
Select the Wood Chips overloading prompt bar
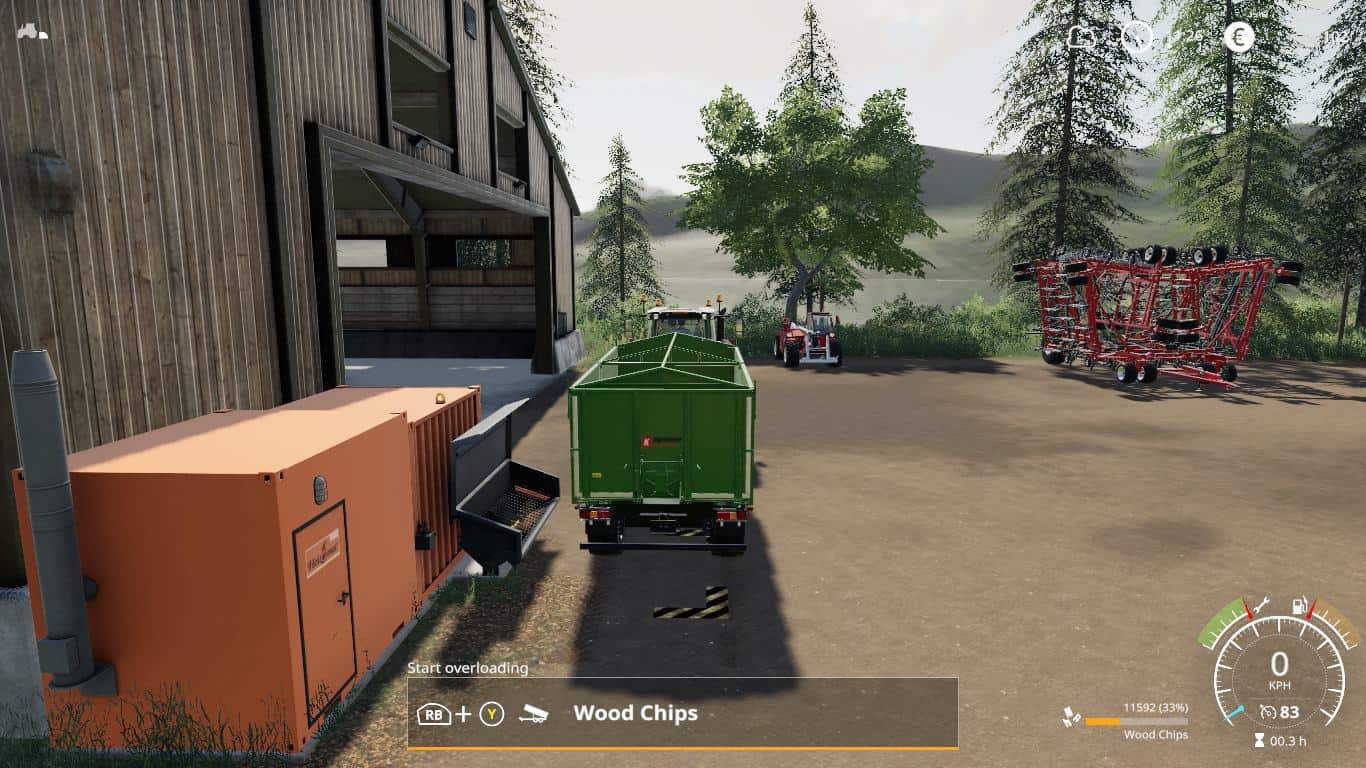[682, 713]
